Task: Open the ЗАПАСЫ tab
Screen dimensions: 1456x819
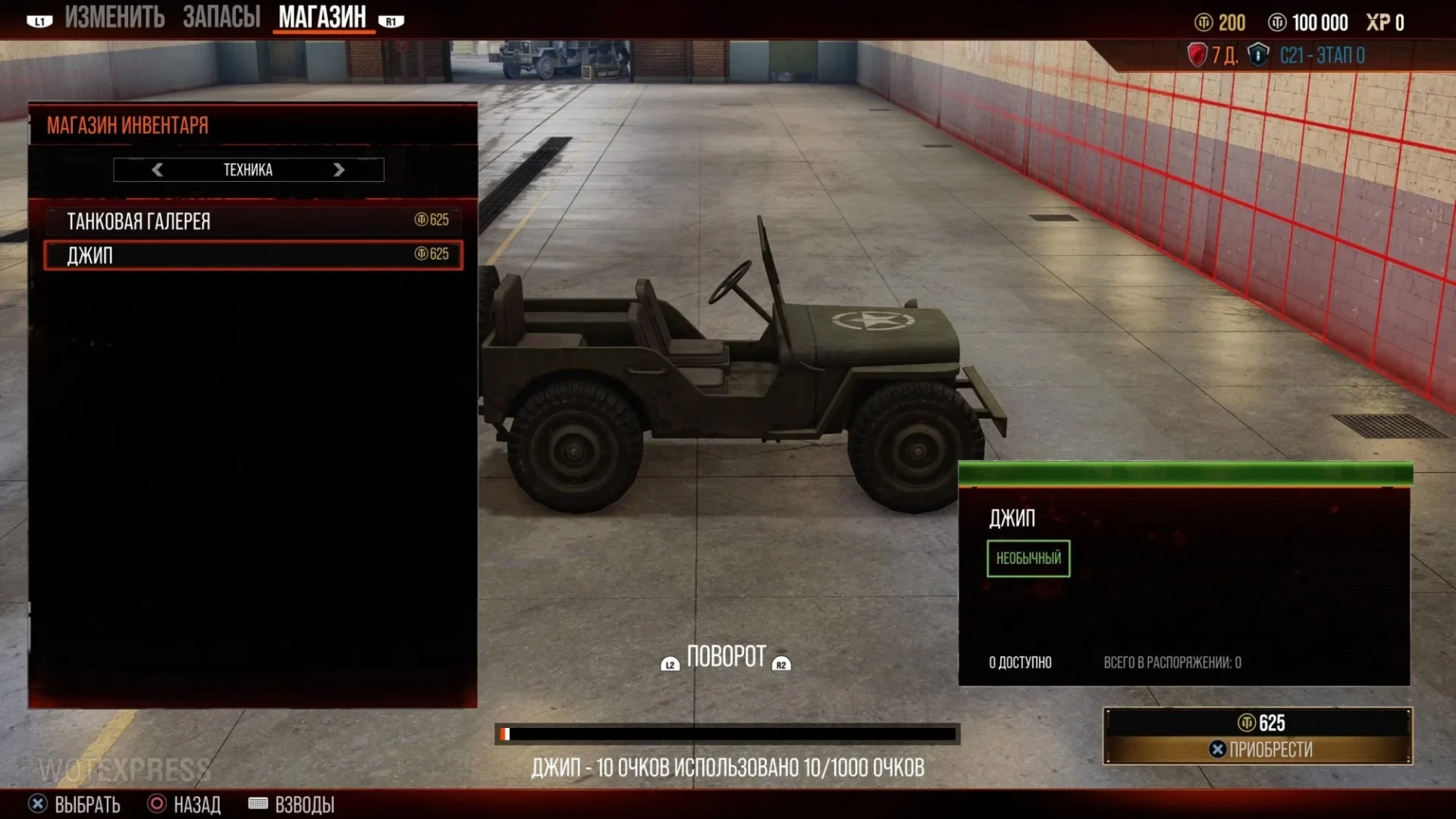Action: pos(221,17)
